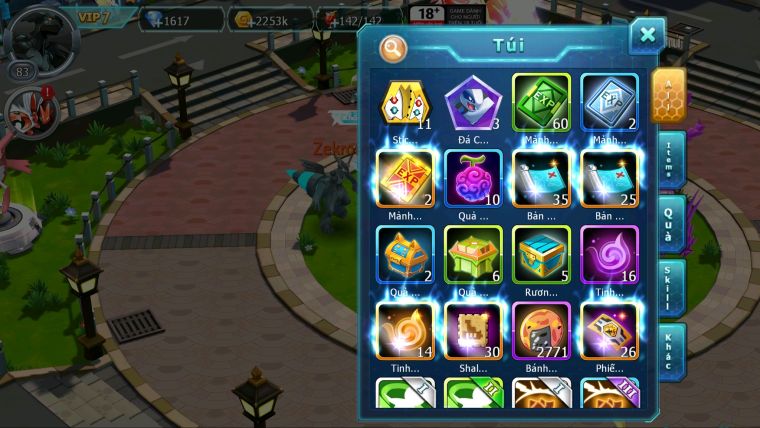
Task: Select the orange swirl essence with 14
Action: coord(405,331)
